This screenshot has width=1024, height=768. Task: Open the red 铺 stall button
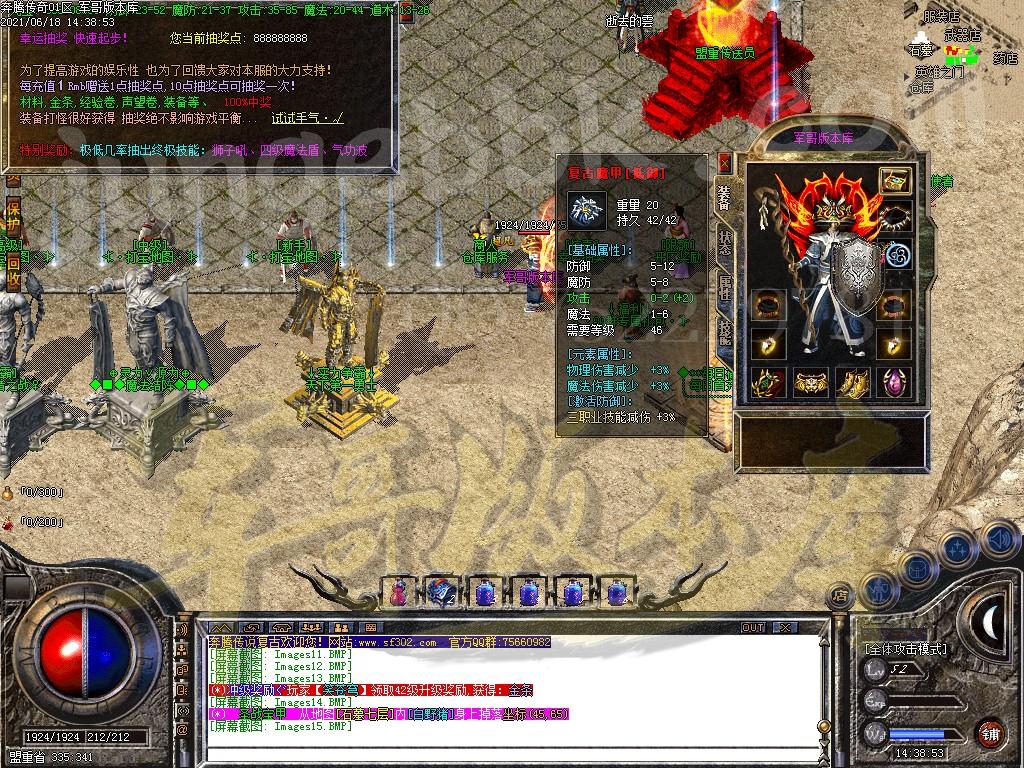pos(991,733)
